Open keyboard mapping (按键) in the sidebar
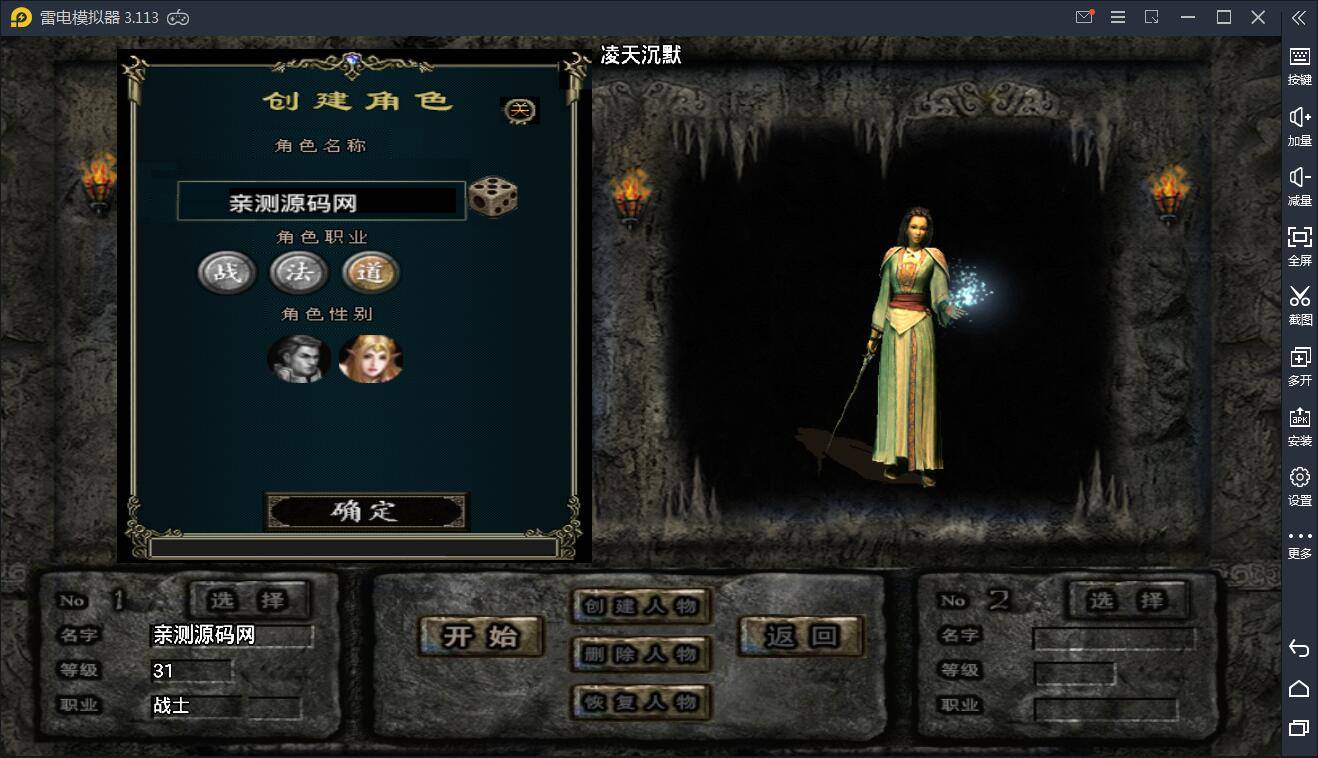 pyautogui.click(x=1299, y=65)
